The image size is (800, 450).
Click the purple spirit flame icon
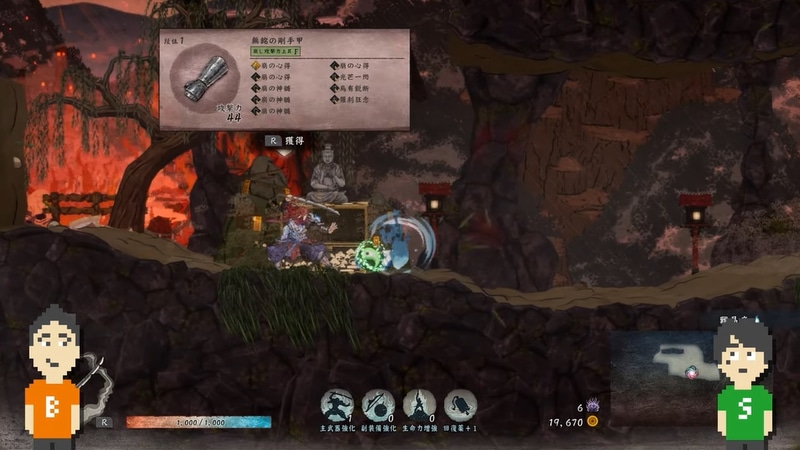(x=593, y=407)
